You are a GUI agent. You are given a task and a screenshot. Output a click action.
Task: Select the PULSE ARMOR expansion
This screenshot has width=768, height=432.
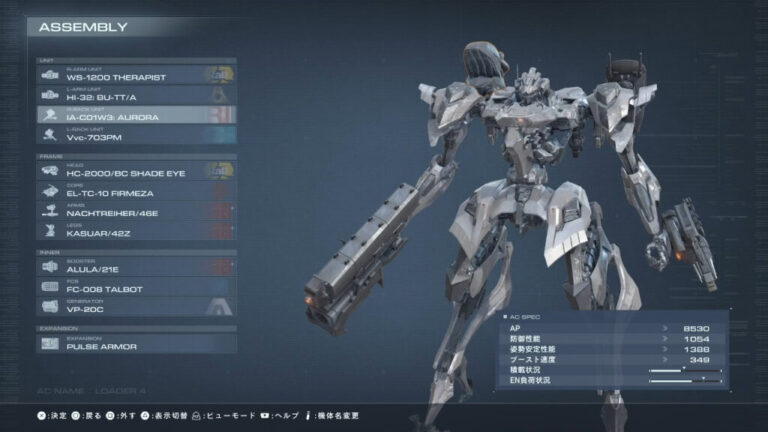(x=136, y=343)
